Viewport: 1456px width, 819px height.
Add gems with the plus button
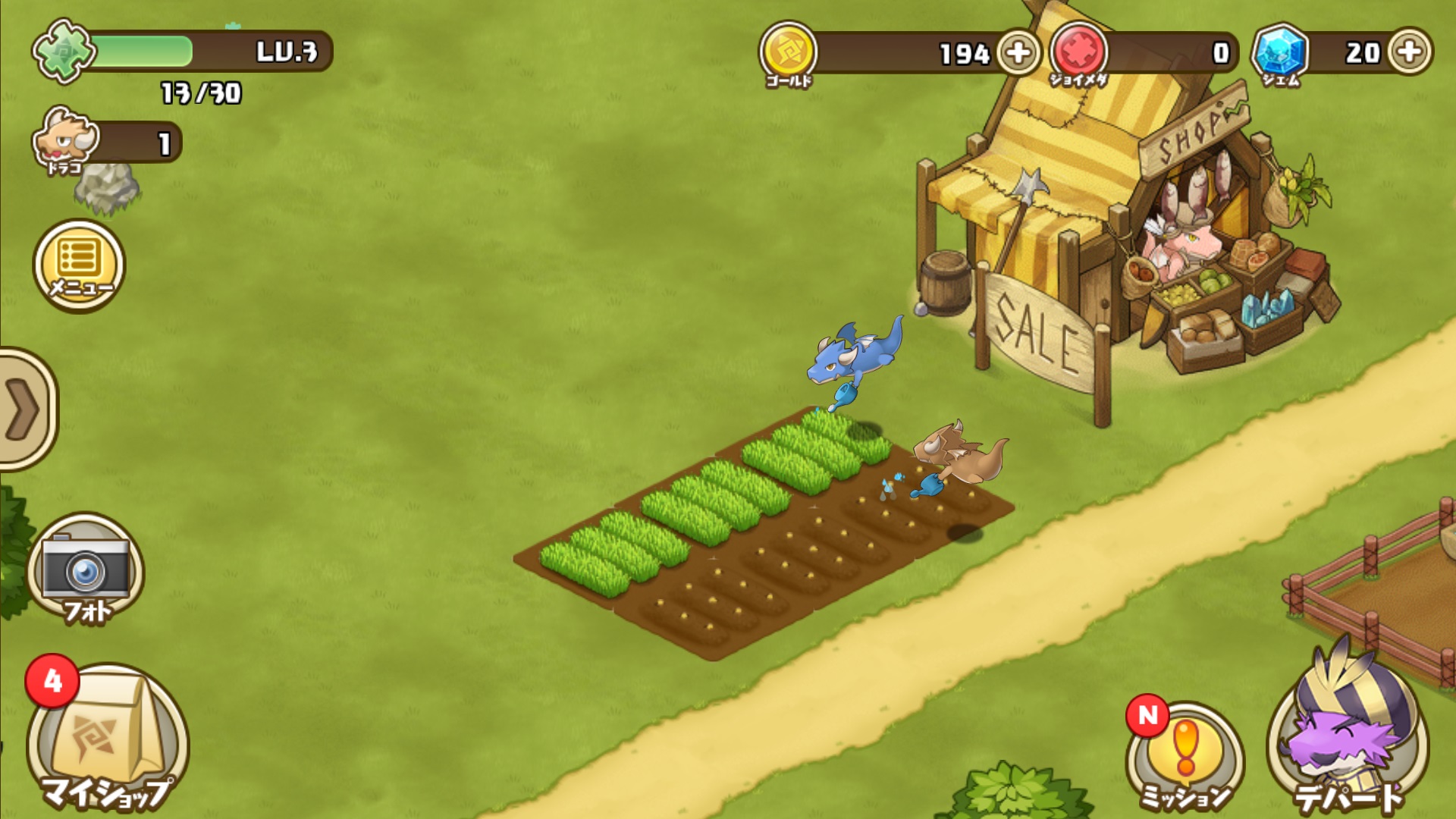(1410, 52)
